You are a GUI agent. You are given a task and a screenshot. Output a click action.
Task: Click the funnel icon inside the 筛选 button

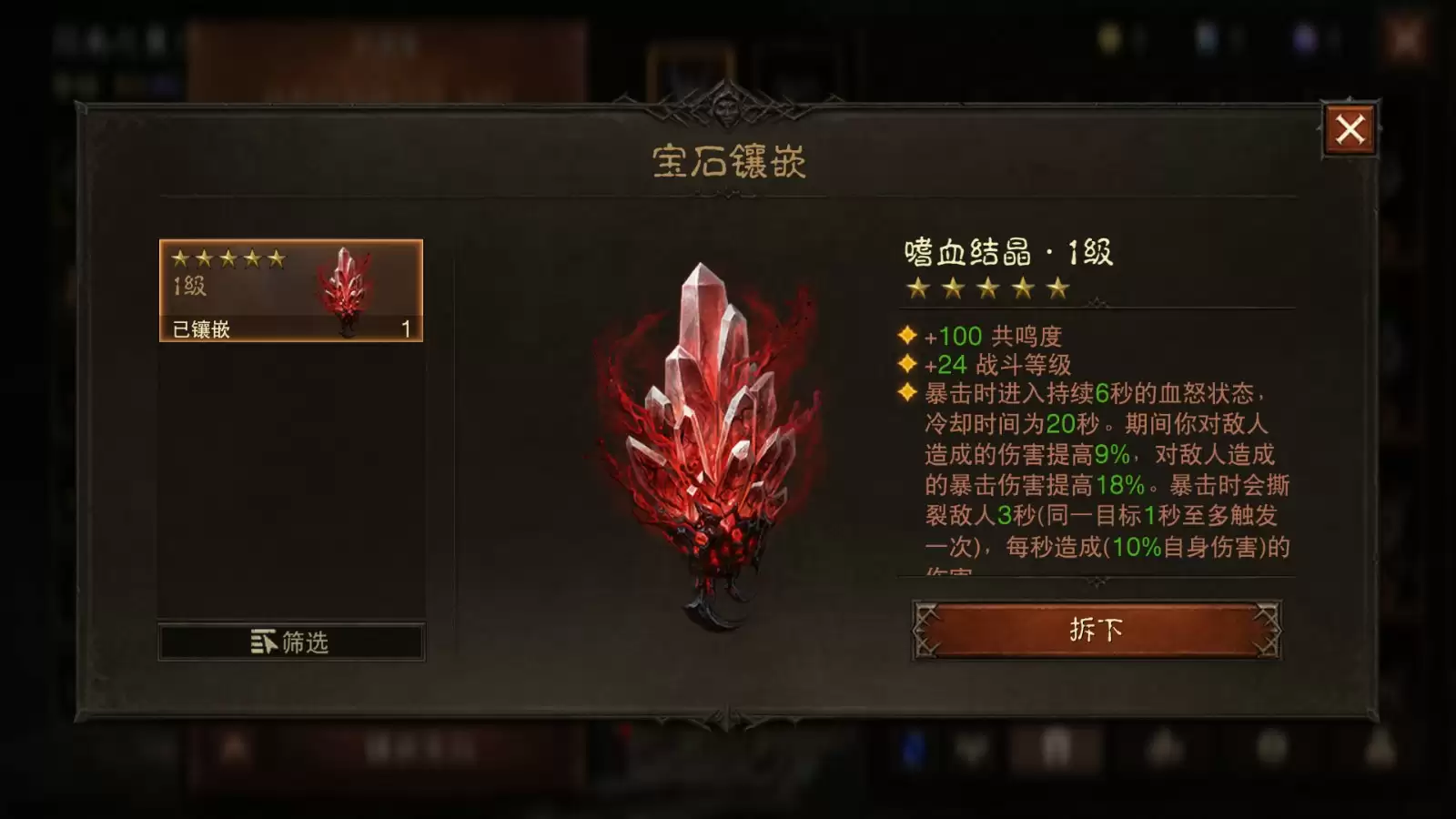(262, 641)
